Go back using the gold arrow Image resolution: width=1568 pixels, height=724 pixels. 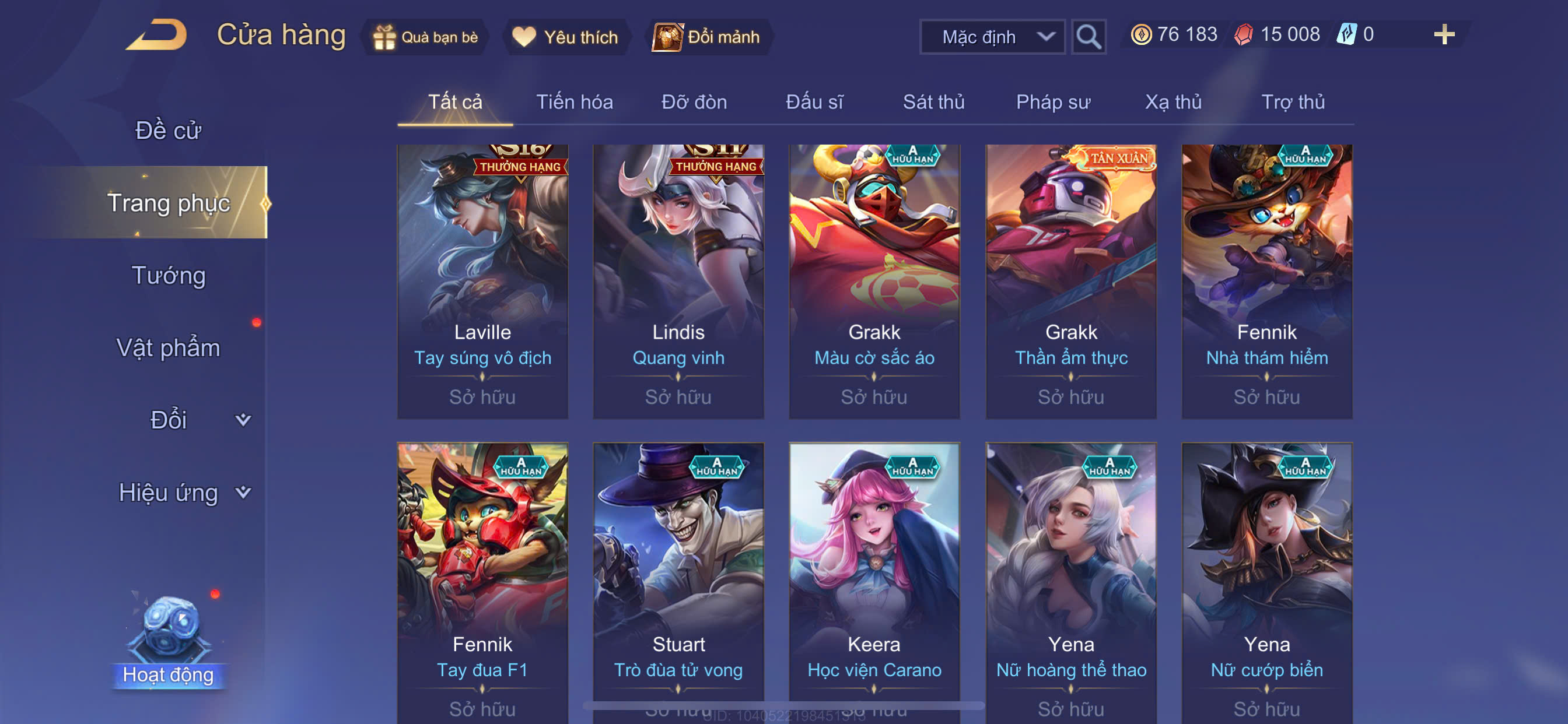(157, 36)
